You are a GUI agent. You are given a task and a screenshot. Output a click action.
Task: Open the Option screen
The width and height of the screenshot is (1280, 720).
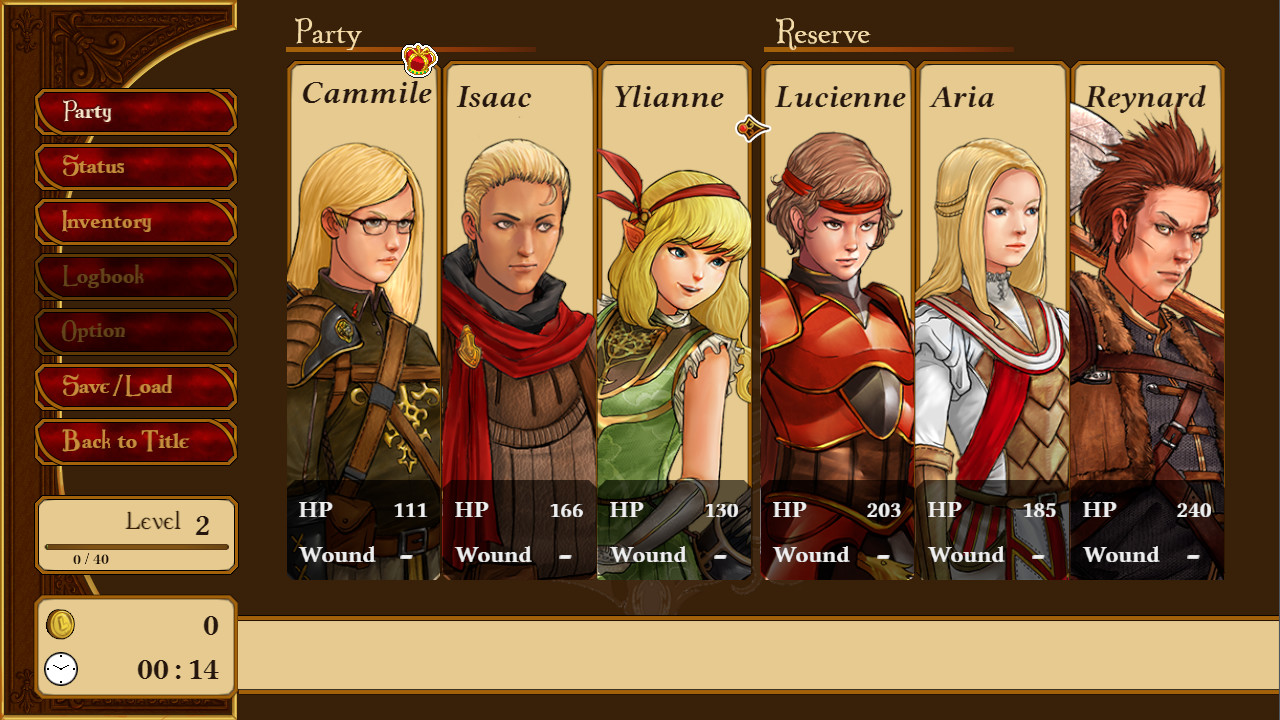135,331
